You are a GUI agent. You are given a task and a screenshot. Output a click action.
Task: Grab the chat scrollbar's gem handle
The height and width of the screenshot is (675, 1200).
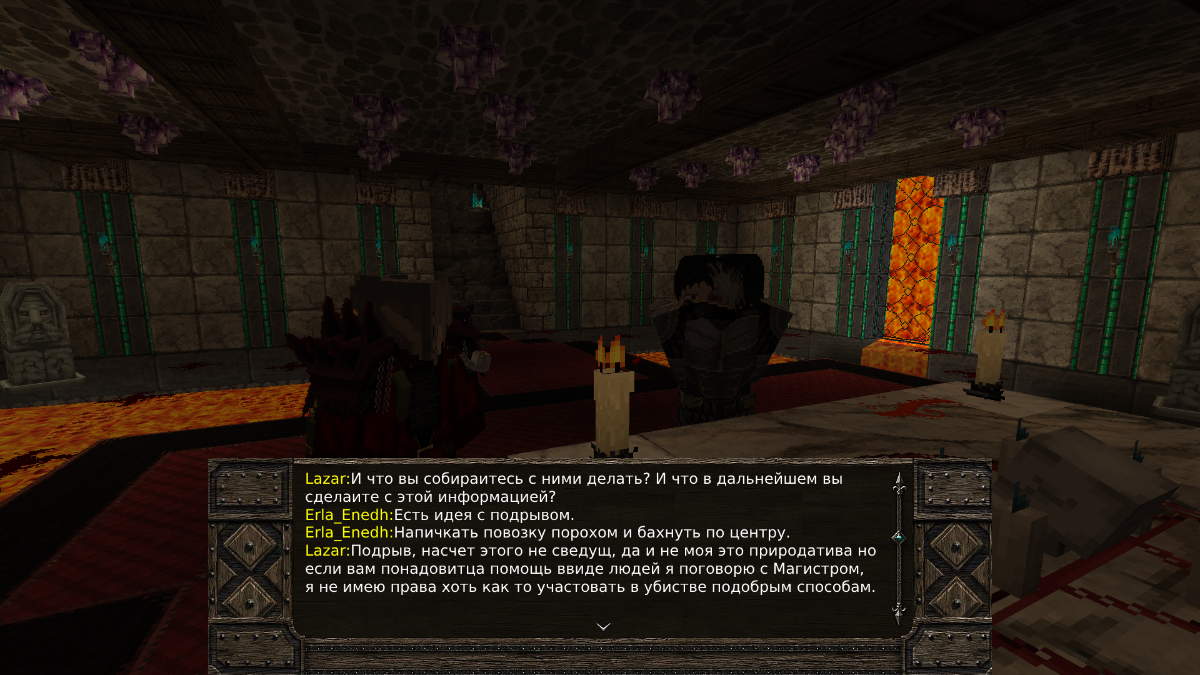point(898,537)
